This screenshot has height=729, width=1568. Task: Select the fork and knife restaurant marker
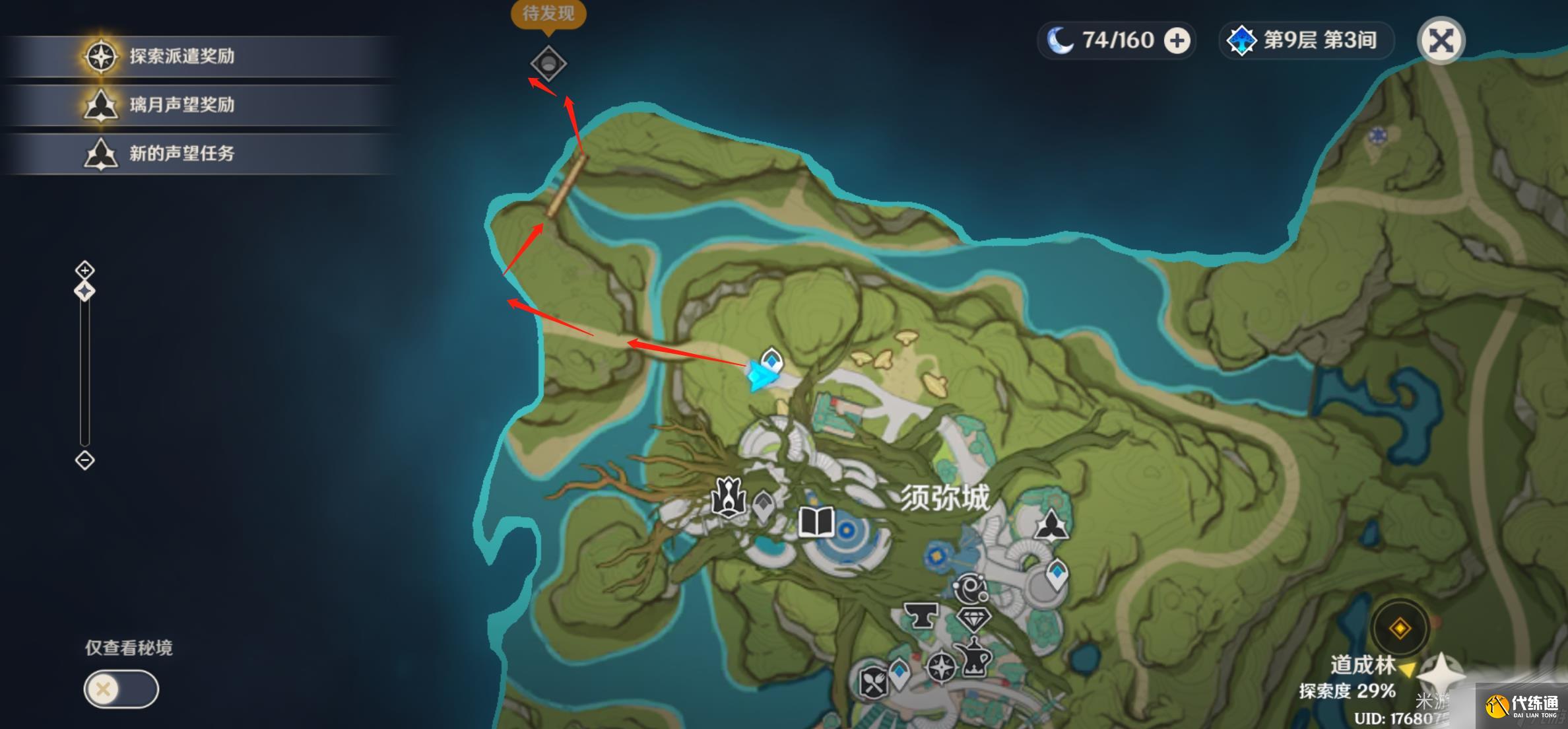[874, 682]
